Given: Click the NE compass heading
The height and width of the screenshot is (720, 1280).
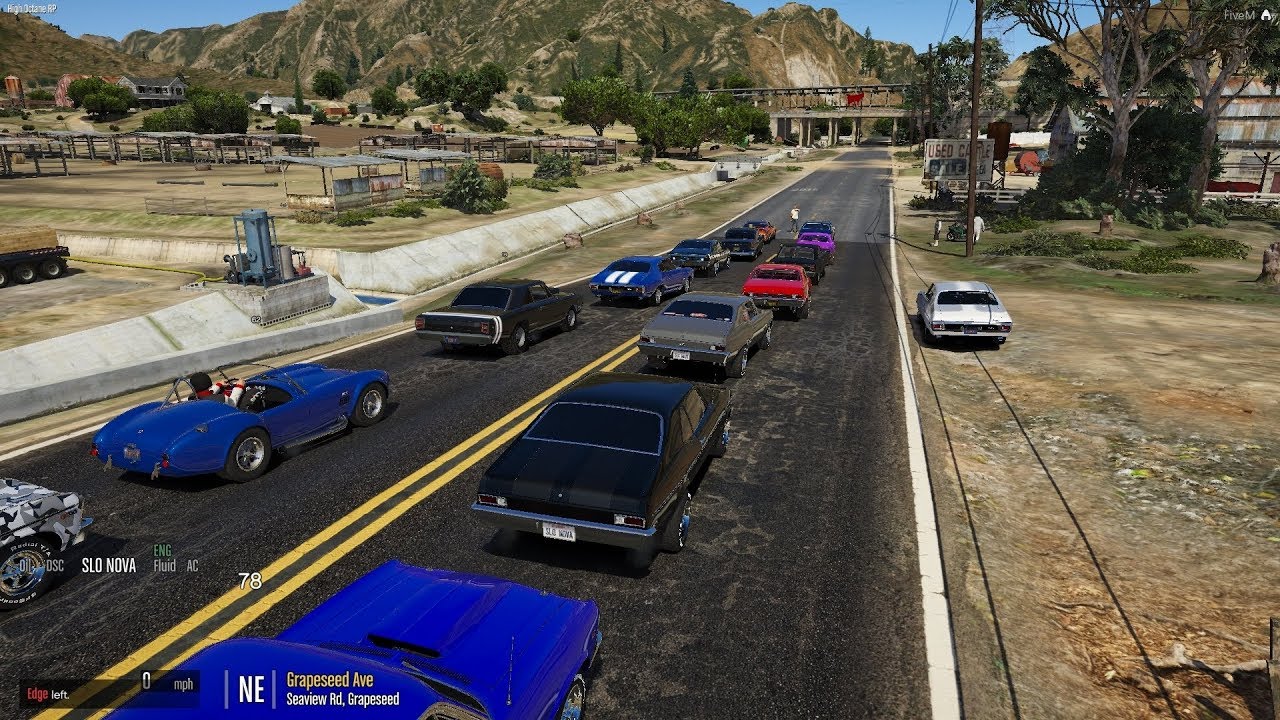Looking at the screenshot, I should [251, 688].
